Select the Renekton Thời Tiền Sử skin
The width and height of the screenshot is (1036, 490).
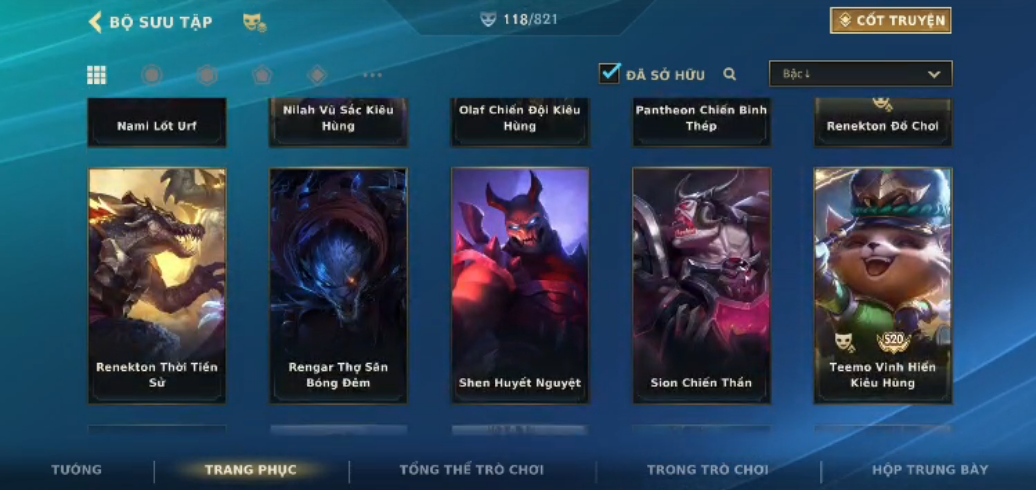click(x=157, y=285)
